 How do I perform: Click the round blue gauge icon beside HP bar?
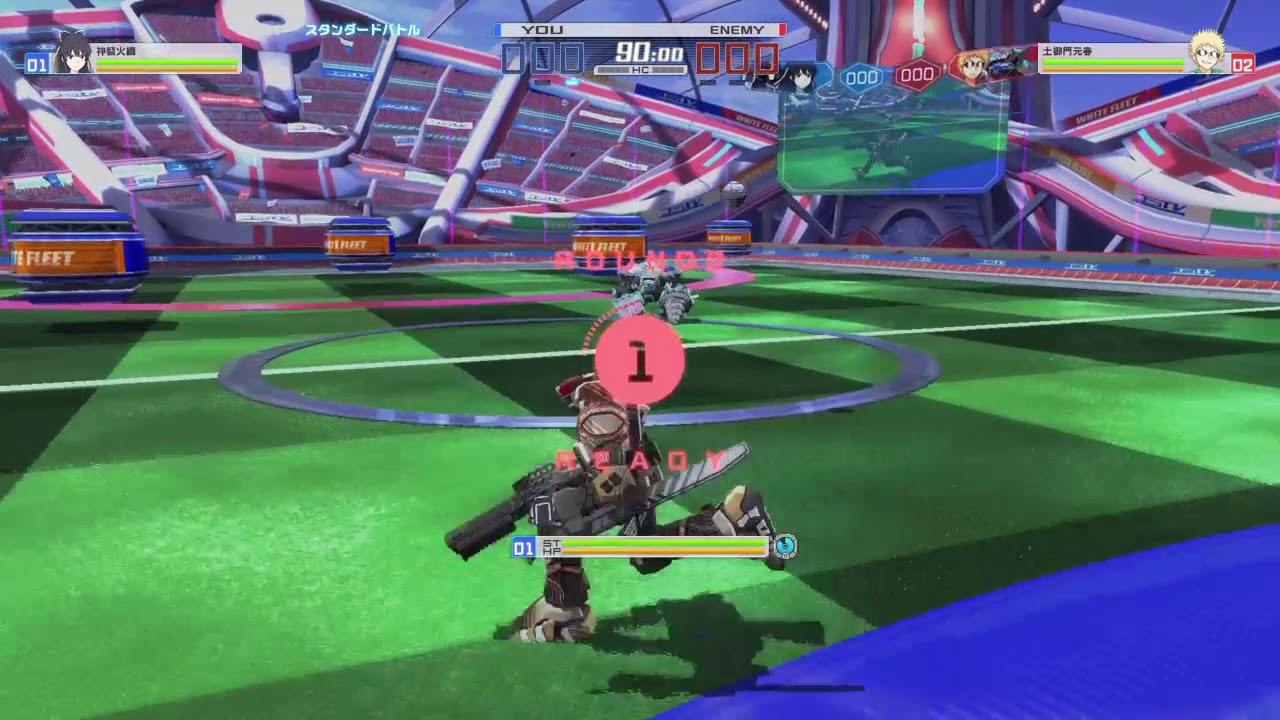[785, 546]
